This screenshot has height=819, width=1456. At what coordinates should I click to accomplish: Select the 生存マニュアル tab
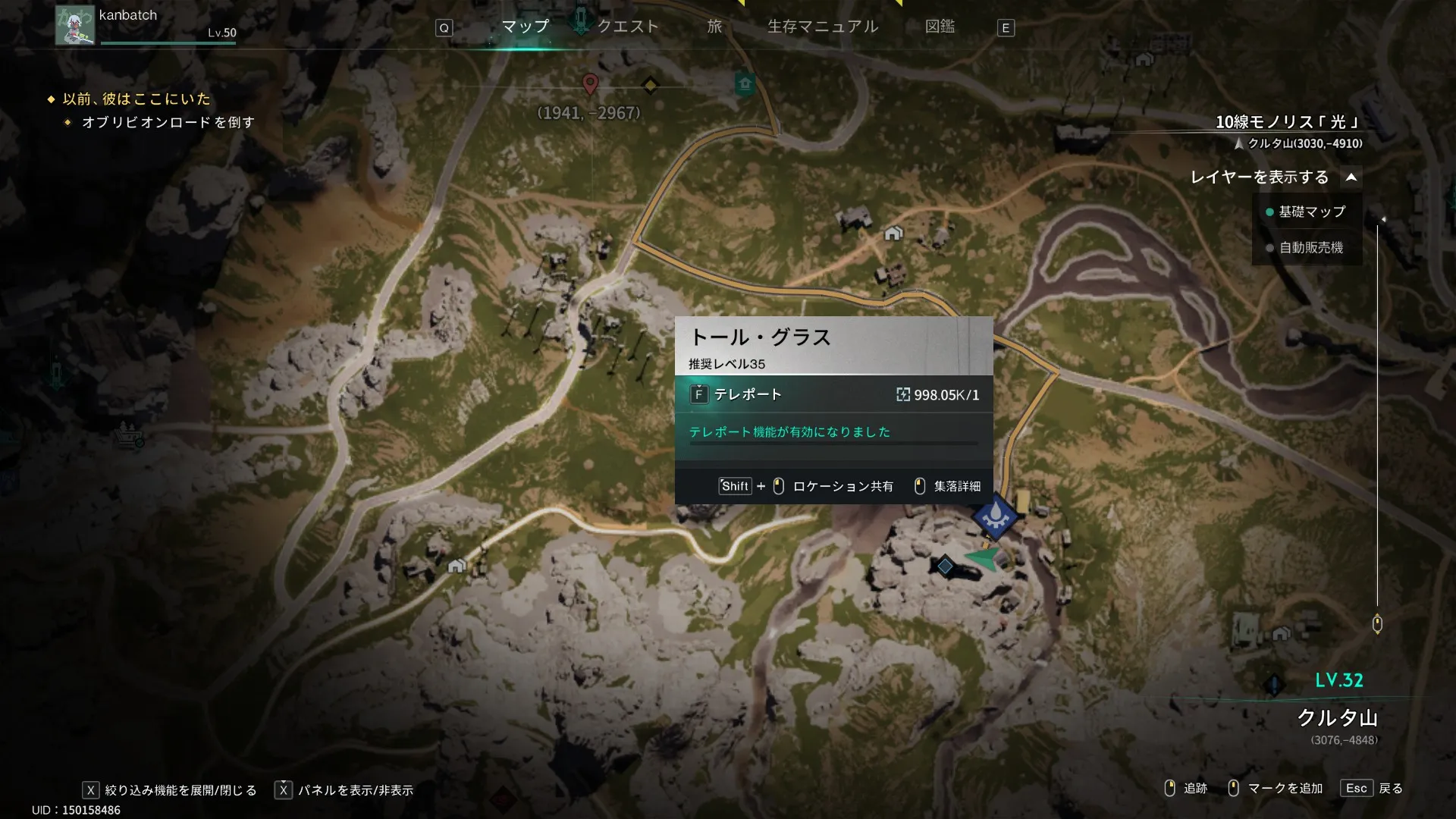click(x=823, y=27)
